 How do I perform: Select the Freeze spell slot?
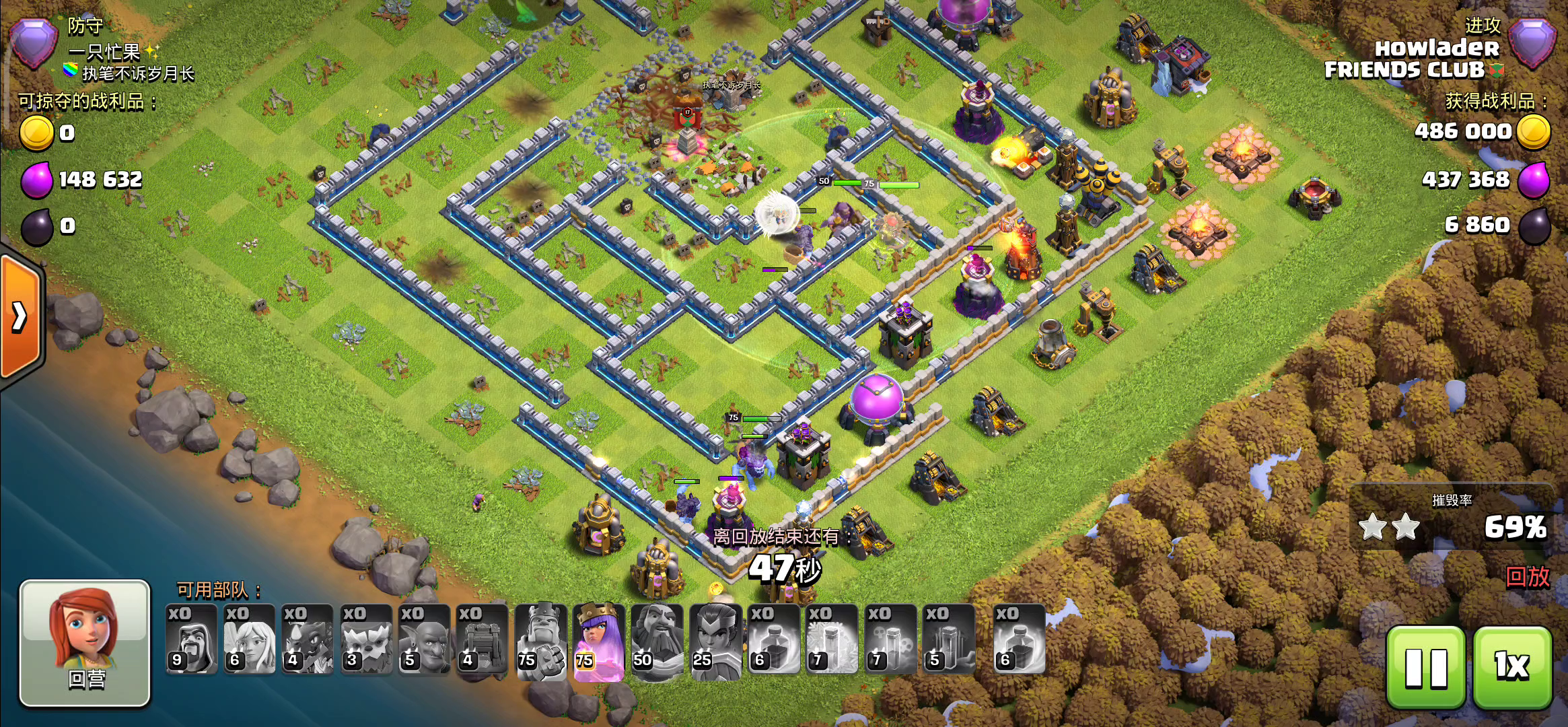[x=832, y=639]
